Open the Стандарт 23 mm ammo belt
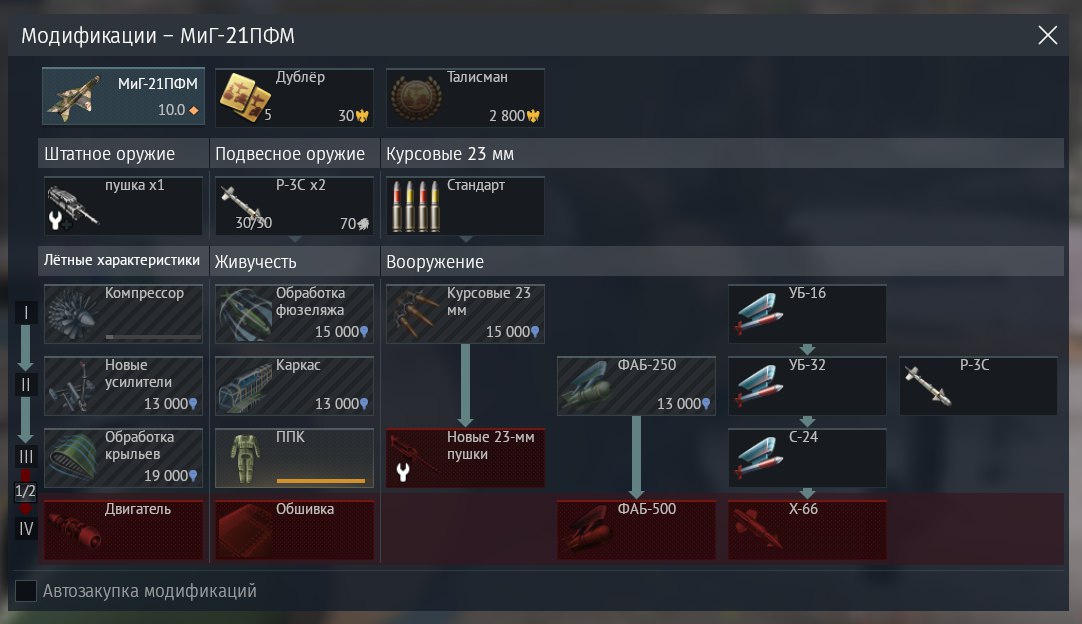The width and height of the screenshot is (1082, 624). tap(465, 206)
